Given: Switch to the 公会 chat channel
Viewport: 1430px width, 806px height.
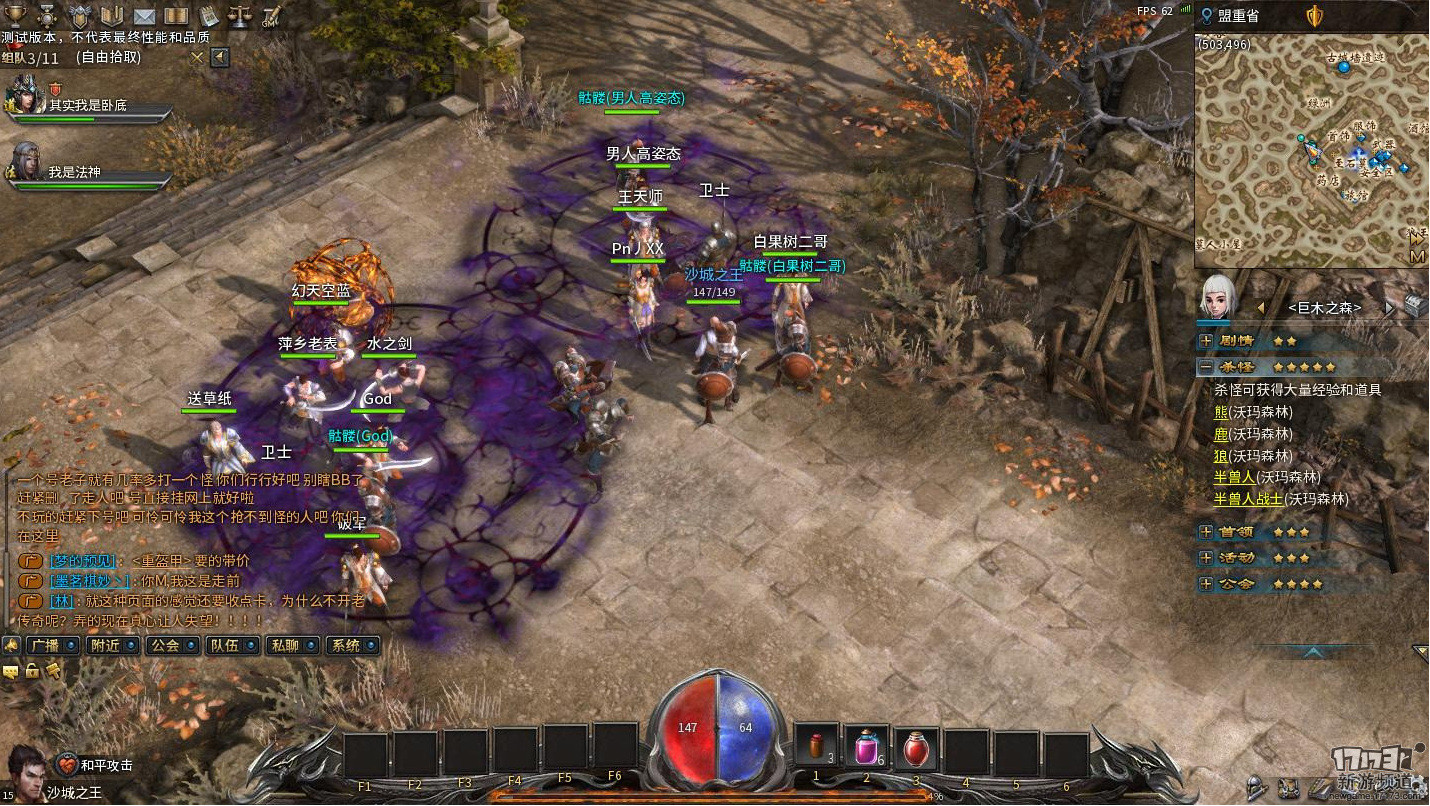Looking at the screenshot, I should (170, 646).
